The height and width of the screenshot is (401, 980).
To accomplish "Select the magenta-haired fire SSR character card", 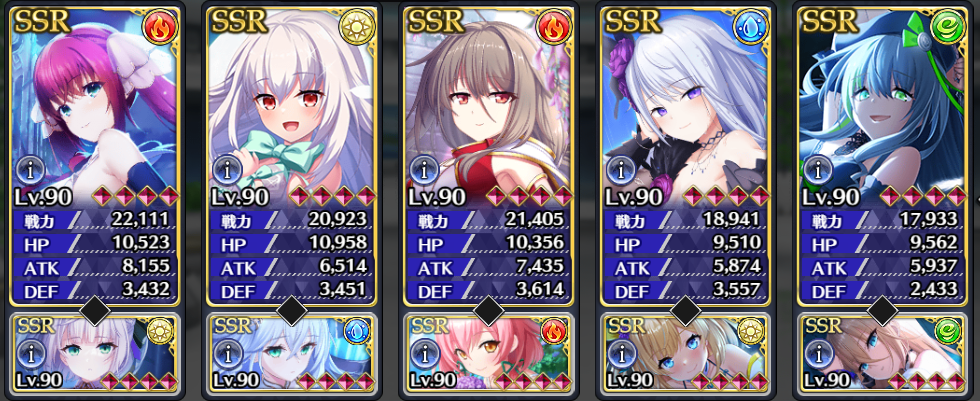I will 95,100.
